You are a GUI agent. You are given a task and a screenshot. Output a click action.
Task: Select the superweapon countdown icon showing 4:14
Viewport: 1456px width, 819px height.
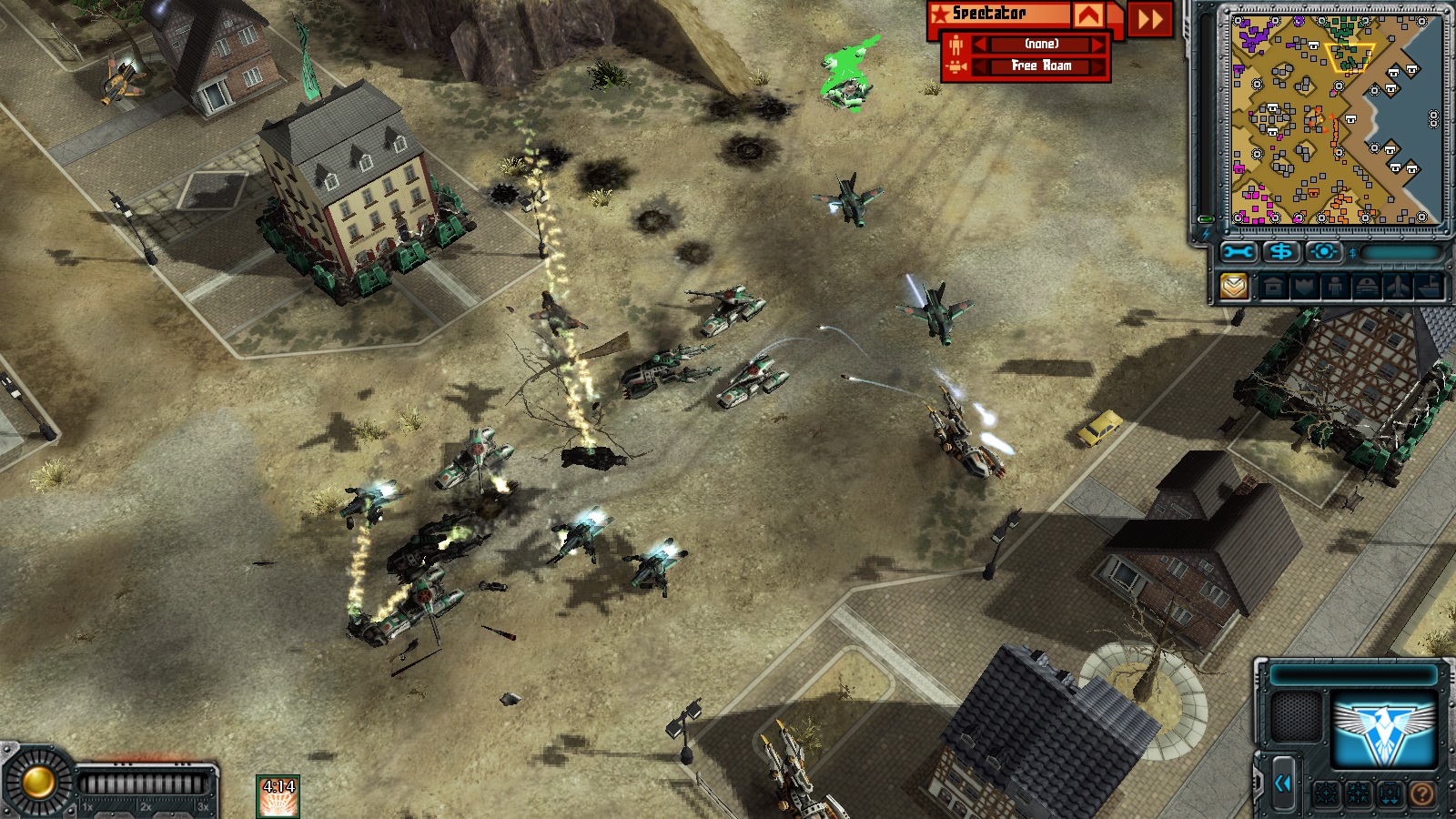pos(278,796)
